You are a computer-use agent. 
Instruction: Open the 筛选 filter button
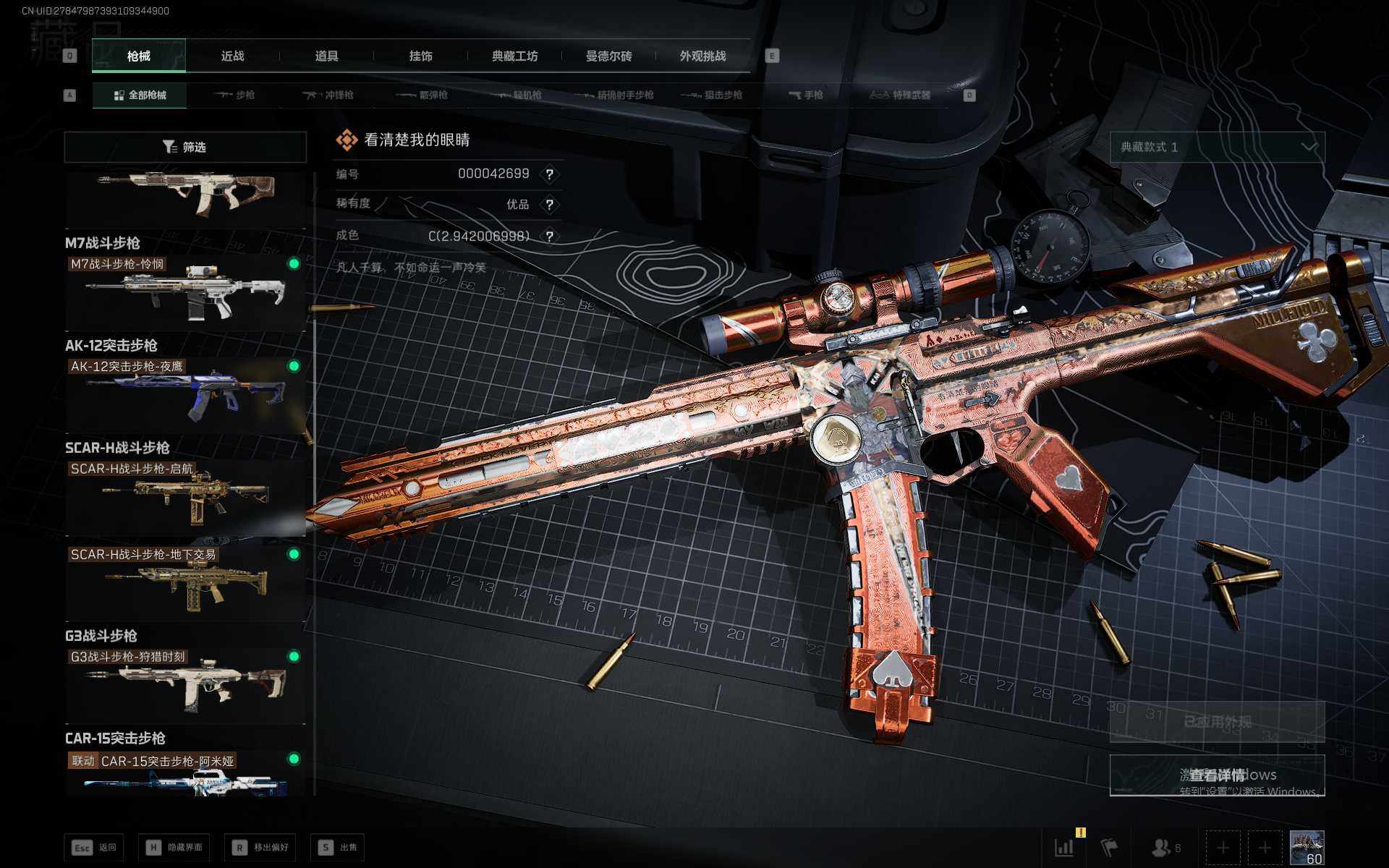[x=185, y=147]
